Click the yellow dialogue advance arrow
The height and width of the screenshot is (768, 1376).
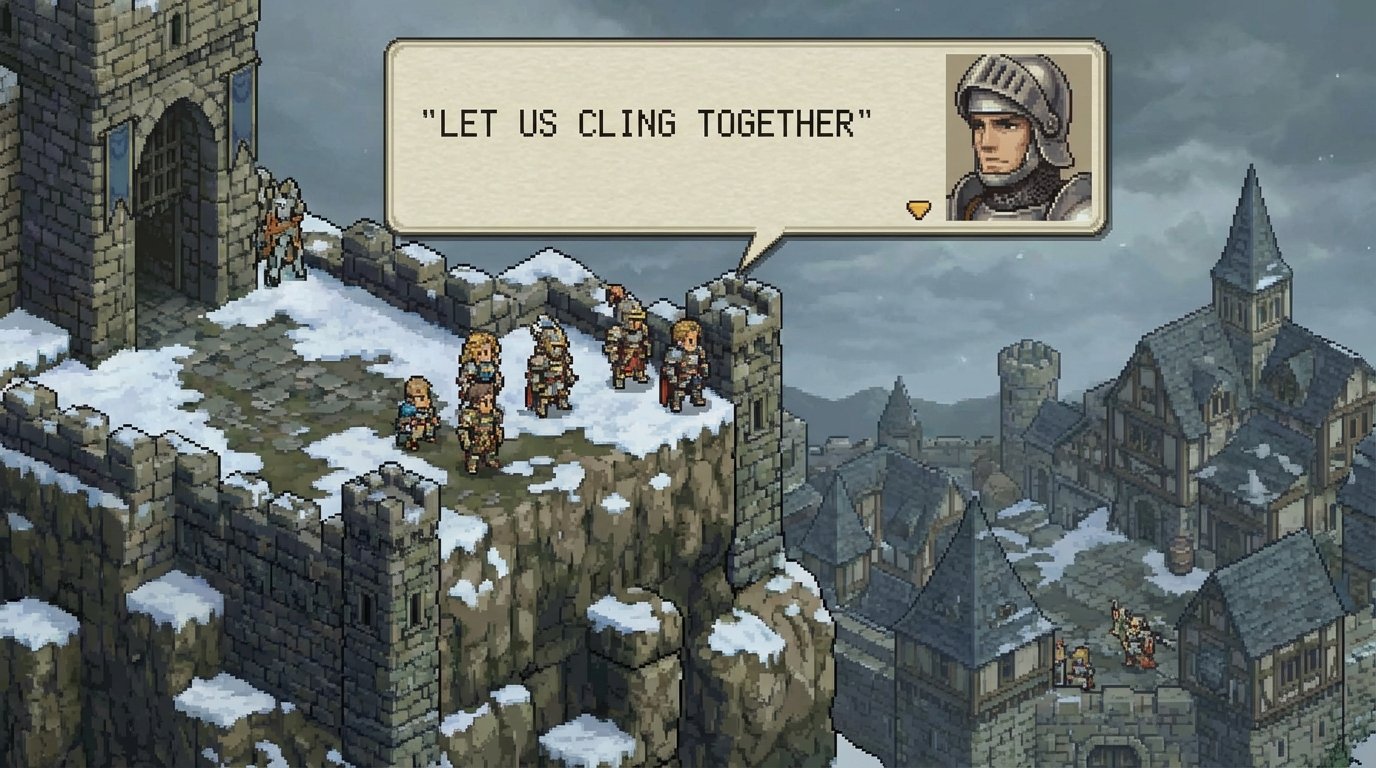[x=917, y=209]
